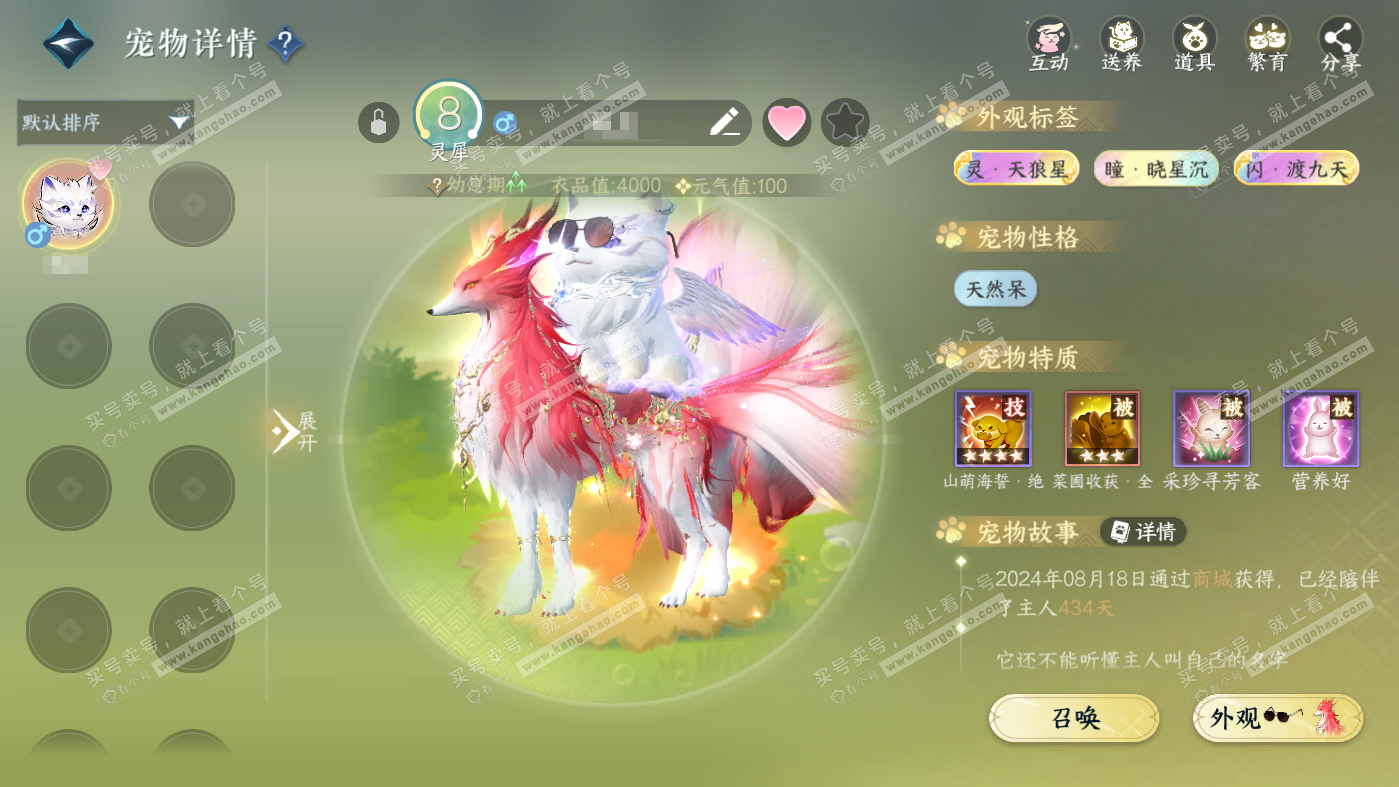Select the white cat pet portrait
Screen dimensions: 1399x787
tap(68, 204)
